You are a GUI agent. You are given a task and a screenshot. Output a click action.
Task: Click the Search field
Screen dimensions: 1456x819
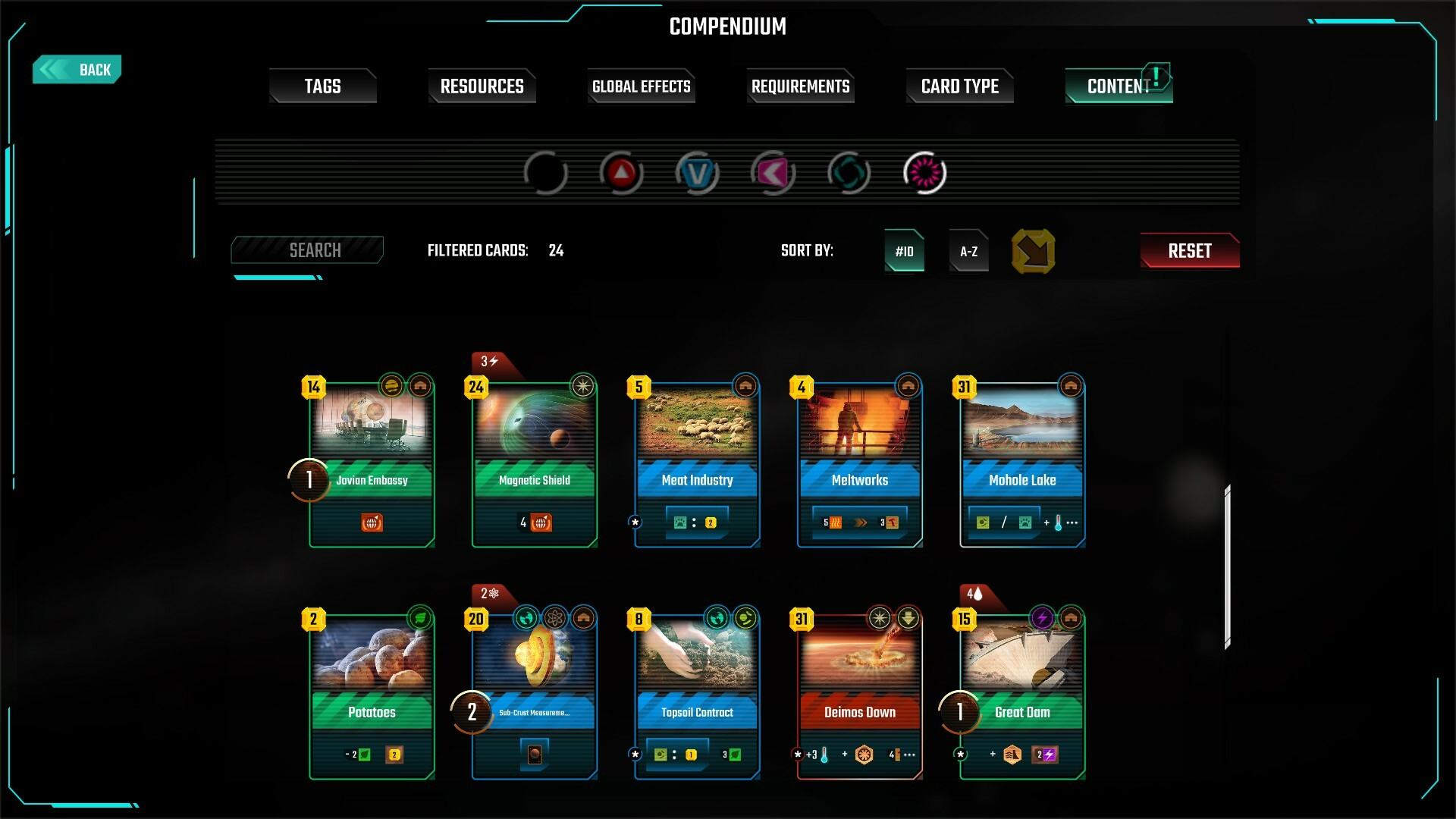tap(307, 250)
